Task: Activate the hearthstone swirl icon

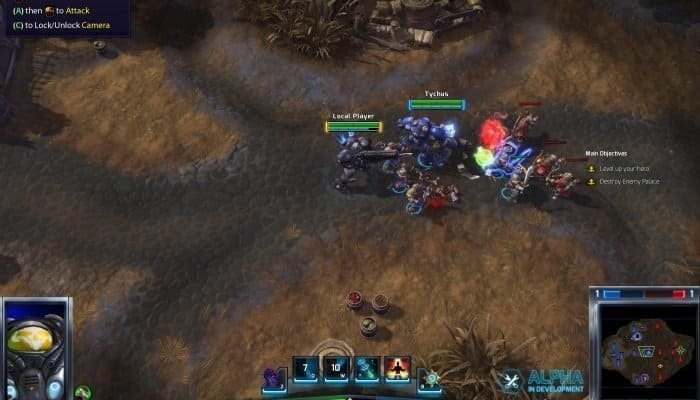Action: coord(431,378)
